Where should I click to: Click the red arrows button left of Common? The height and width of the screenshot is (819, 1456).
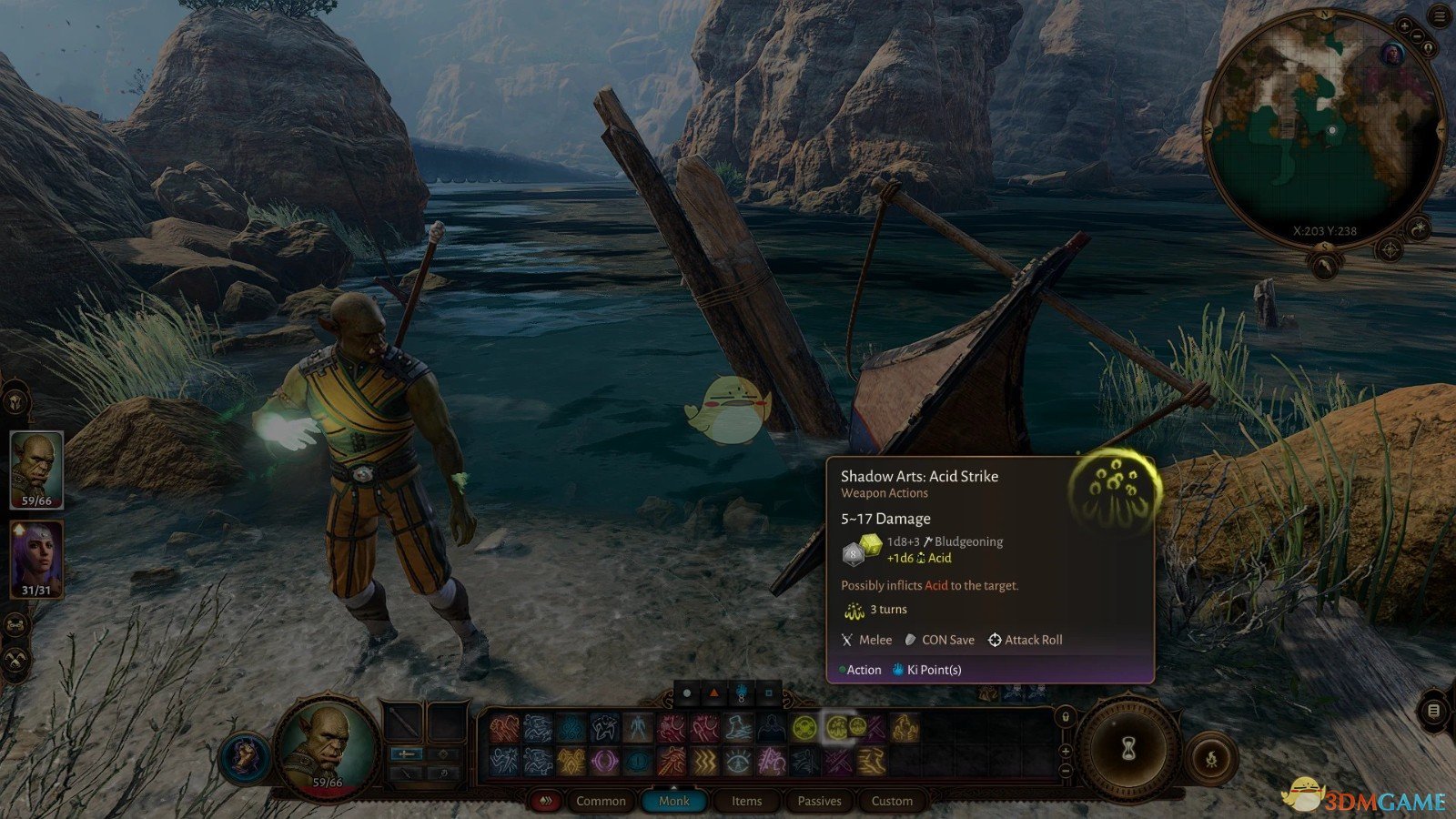(546, 801)
